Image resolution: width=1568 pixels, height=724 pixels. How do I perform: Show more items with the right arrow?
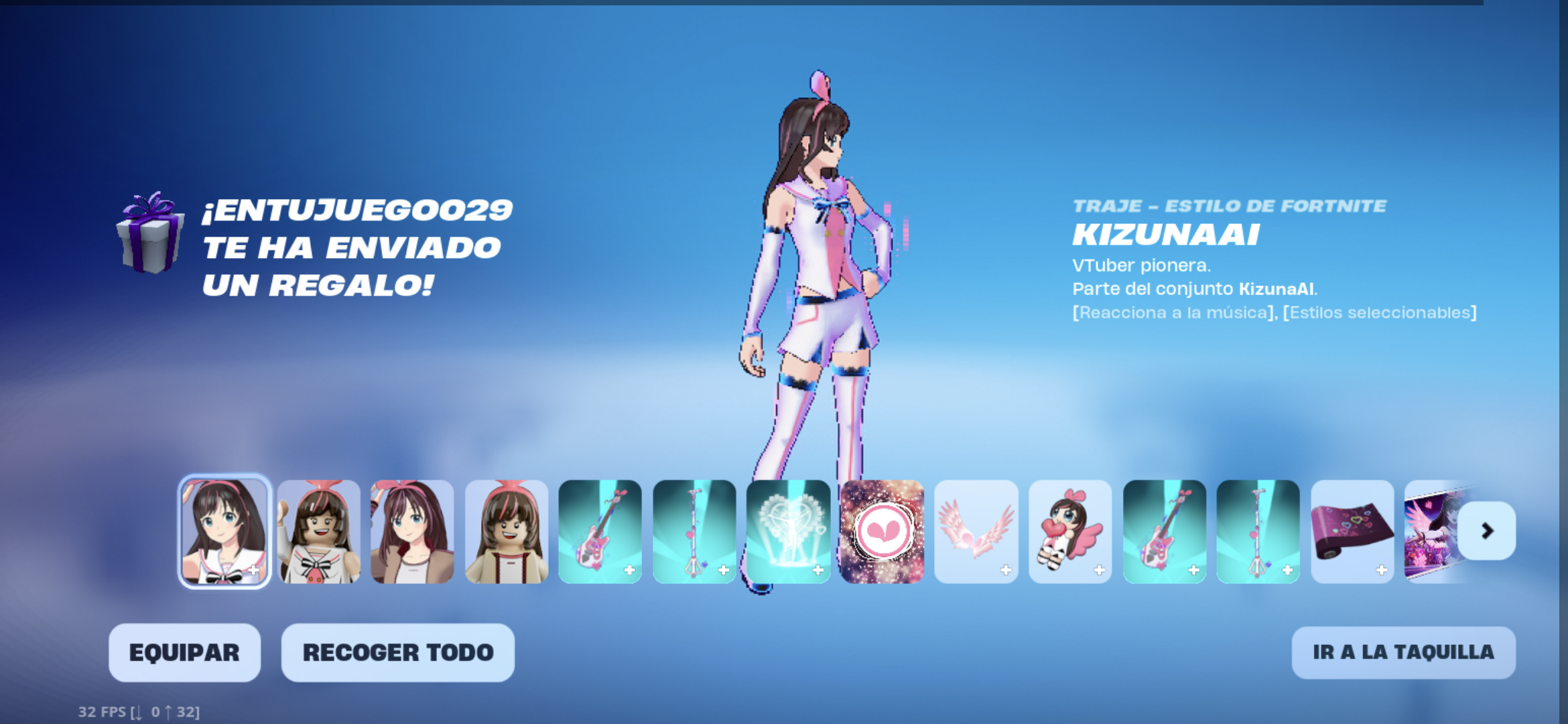1486,531
